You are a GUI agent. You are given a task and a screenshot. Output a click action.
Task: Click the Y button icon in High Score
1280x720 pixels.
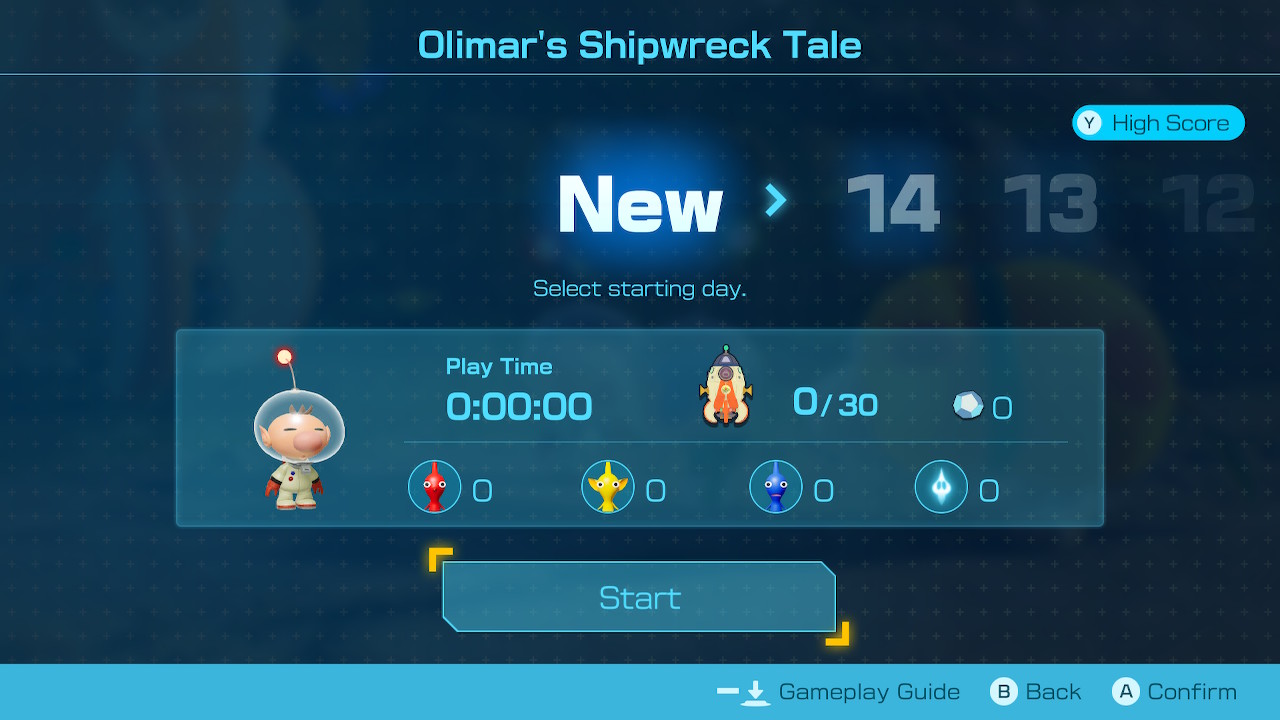click(1090, 123)
